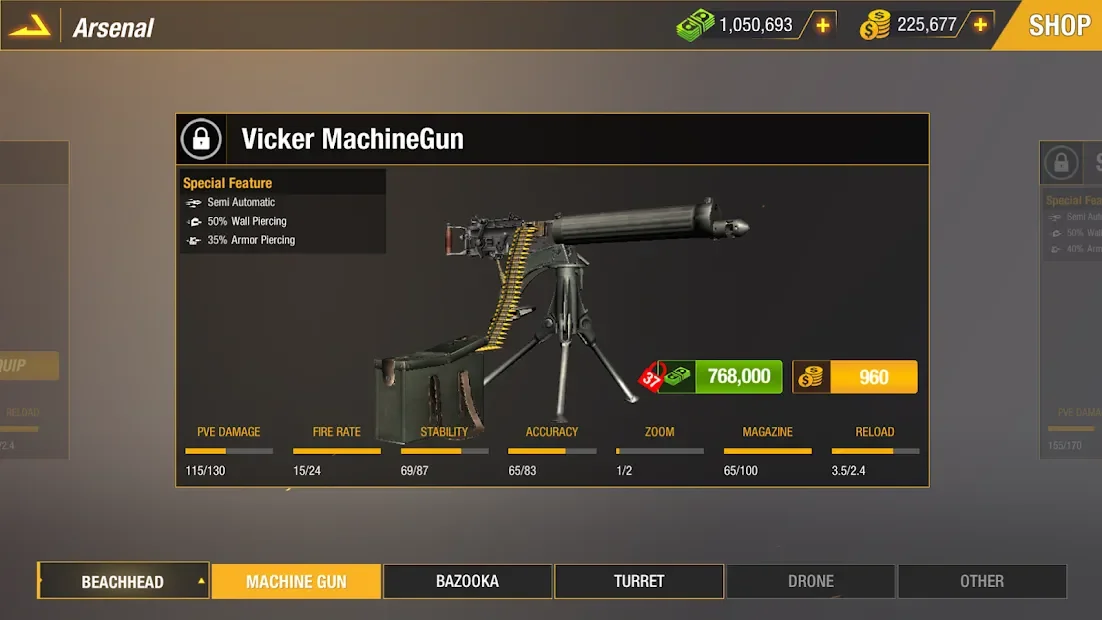
Task: Switch to the TURRET tab
Action: tap(639, 581)
